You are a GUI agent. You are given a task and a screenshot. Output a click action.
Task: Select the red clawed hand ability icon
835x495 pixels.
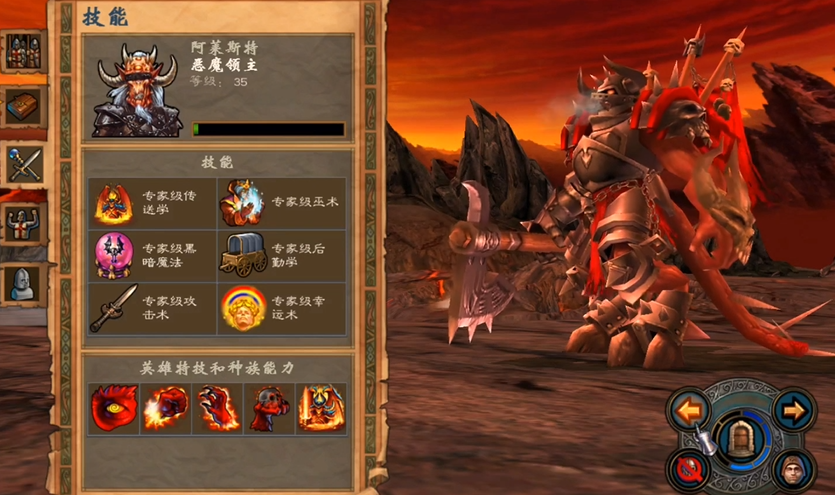tap(217, 409)
